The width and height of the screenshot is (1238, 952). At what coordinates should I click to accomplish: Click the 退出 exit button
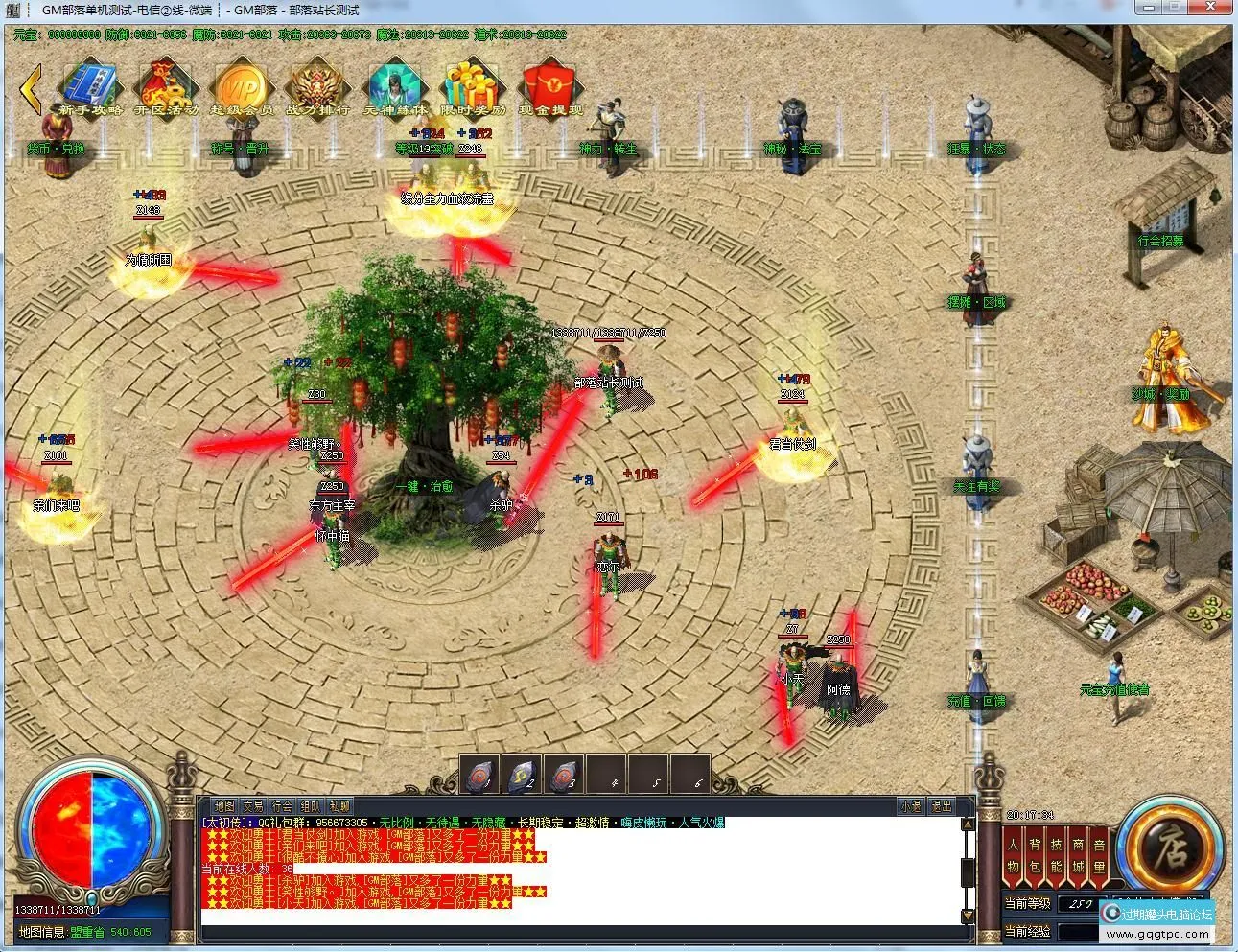coord(942,806)
